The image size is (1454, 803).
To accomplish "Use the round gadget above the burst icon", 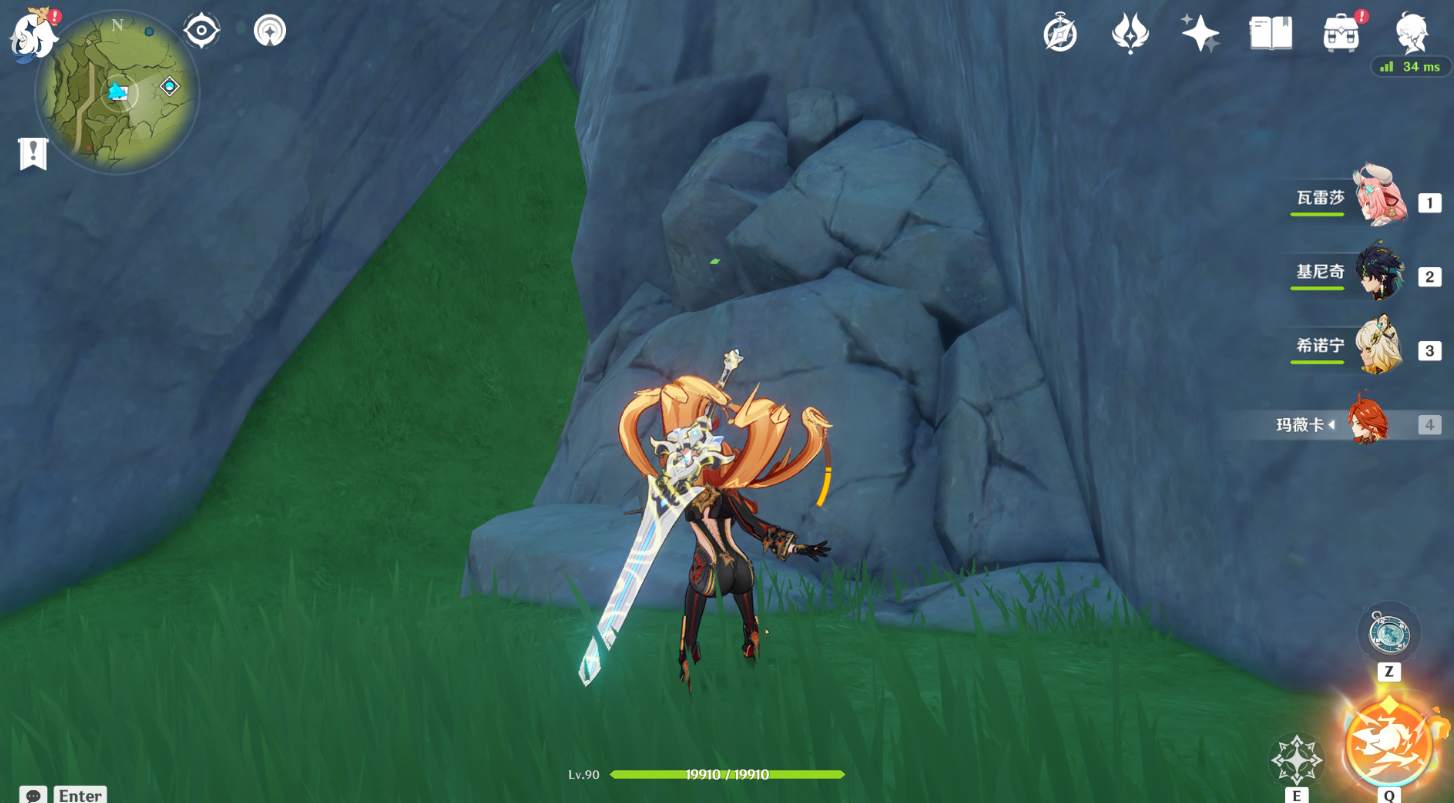I will click(x=1389, y=634).
